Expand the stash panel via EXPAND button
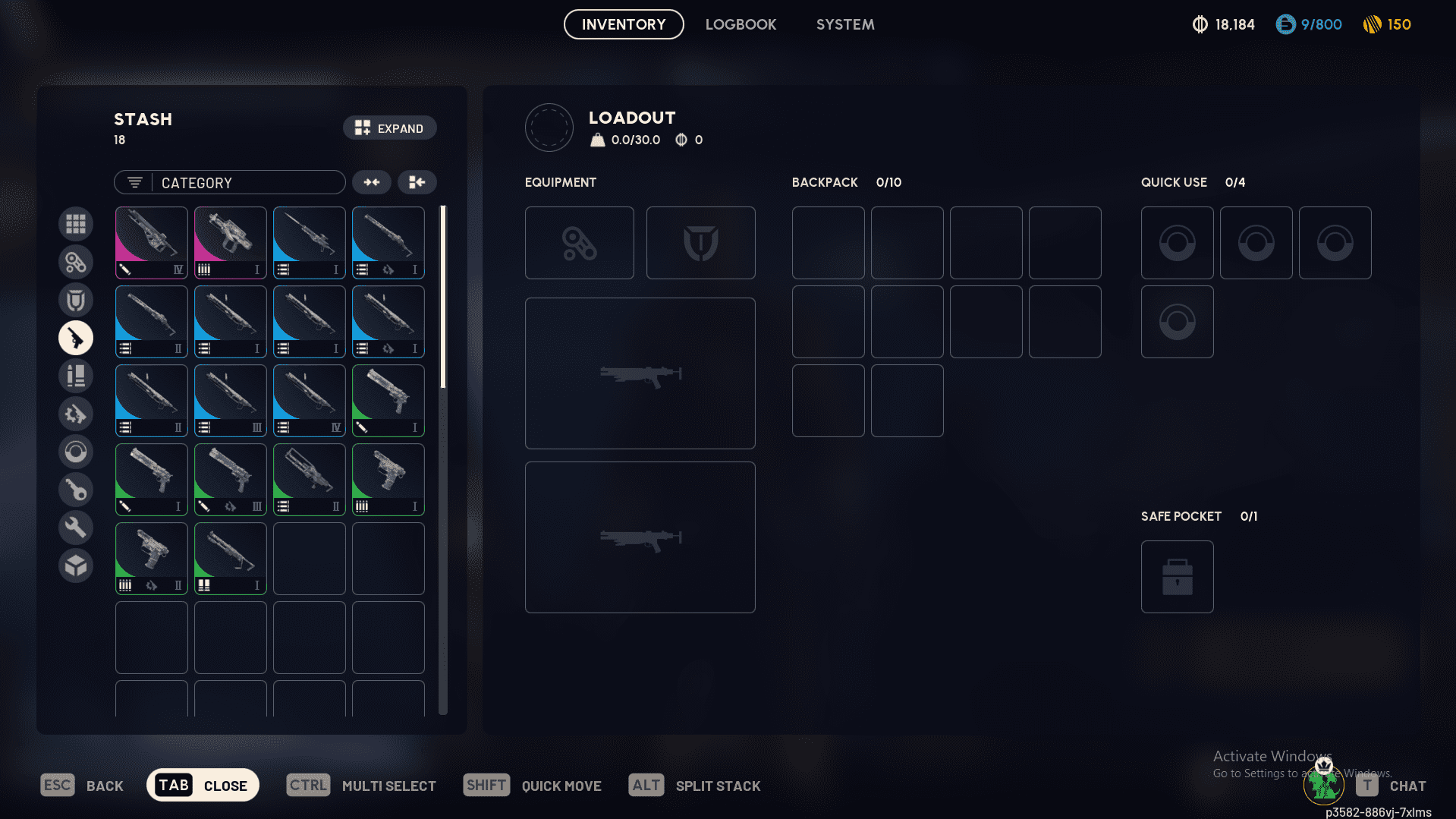Screen dimensions: 1456x819 [x=389, y=128]
